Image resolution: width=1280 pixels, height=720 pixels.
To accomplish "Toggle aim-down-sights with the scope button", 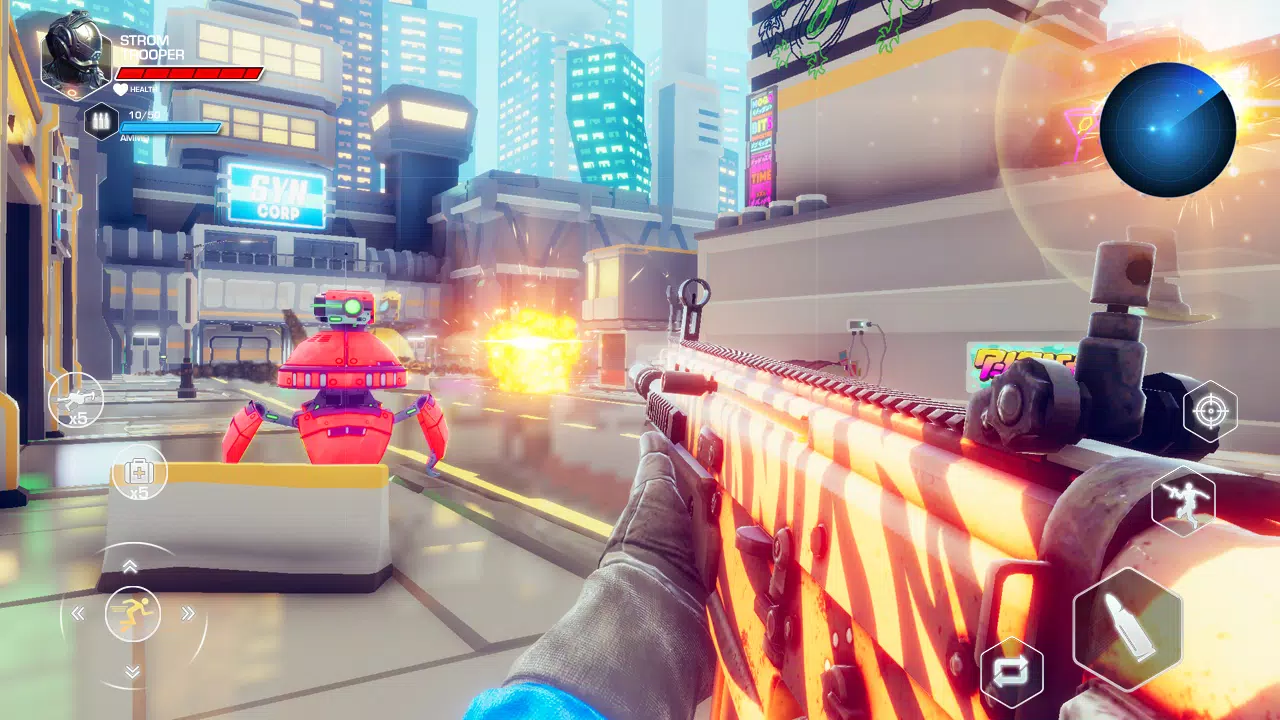I will 1210,409.
